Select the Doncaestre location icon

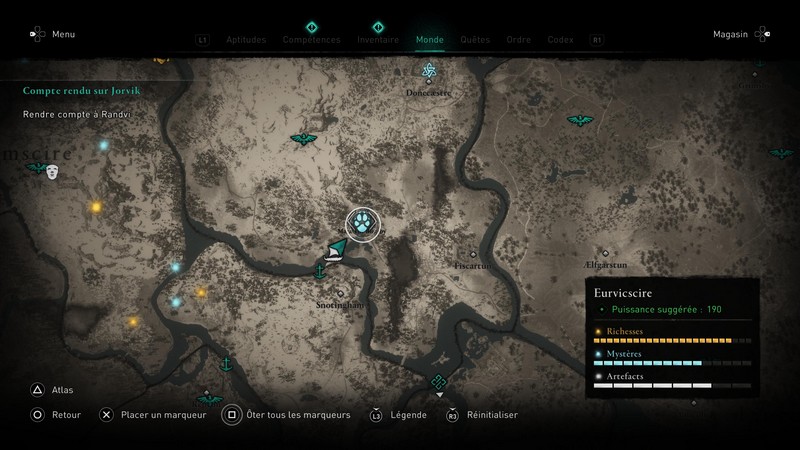(x=429, y=71)
